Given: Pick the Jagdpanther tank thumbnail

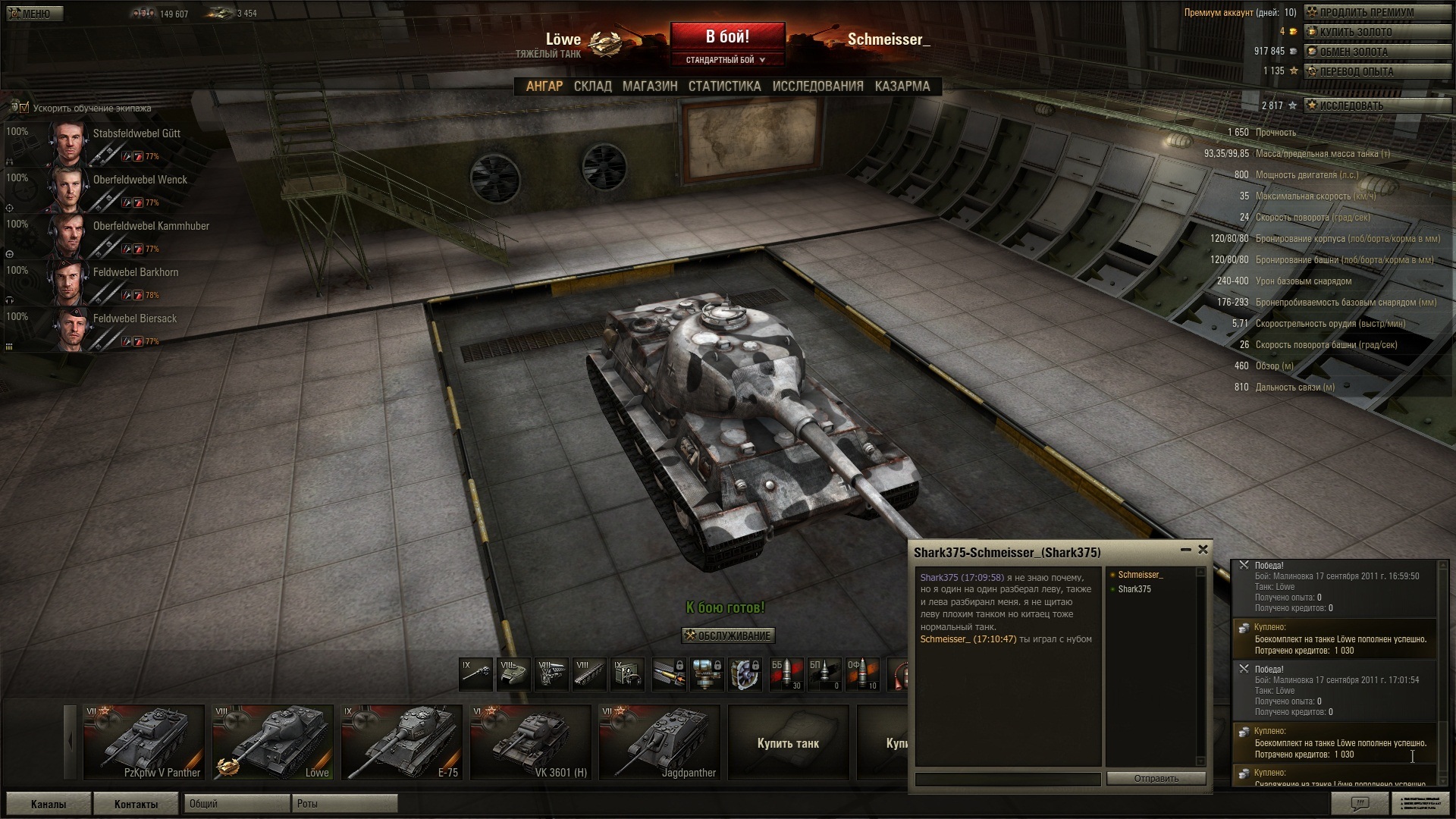Looking at the screenshot, I should pyautogui.click(x=659, y=743).
